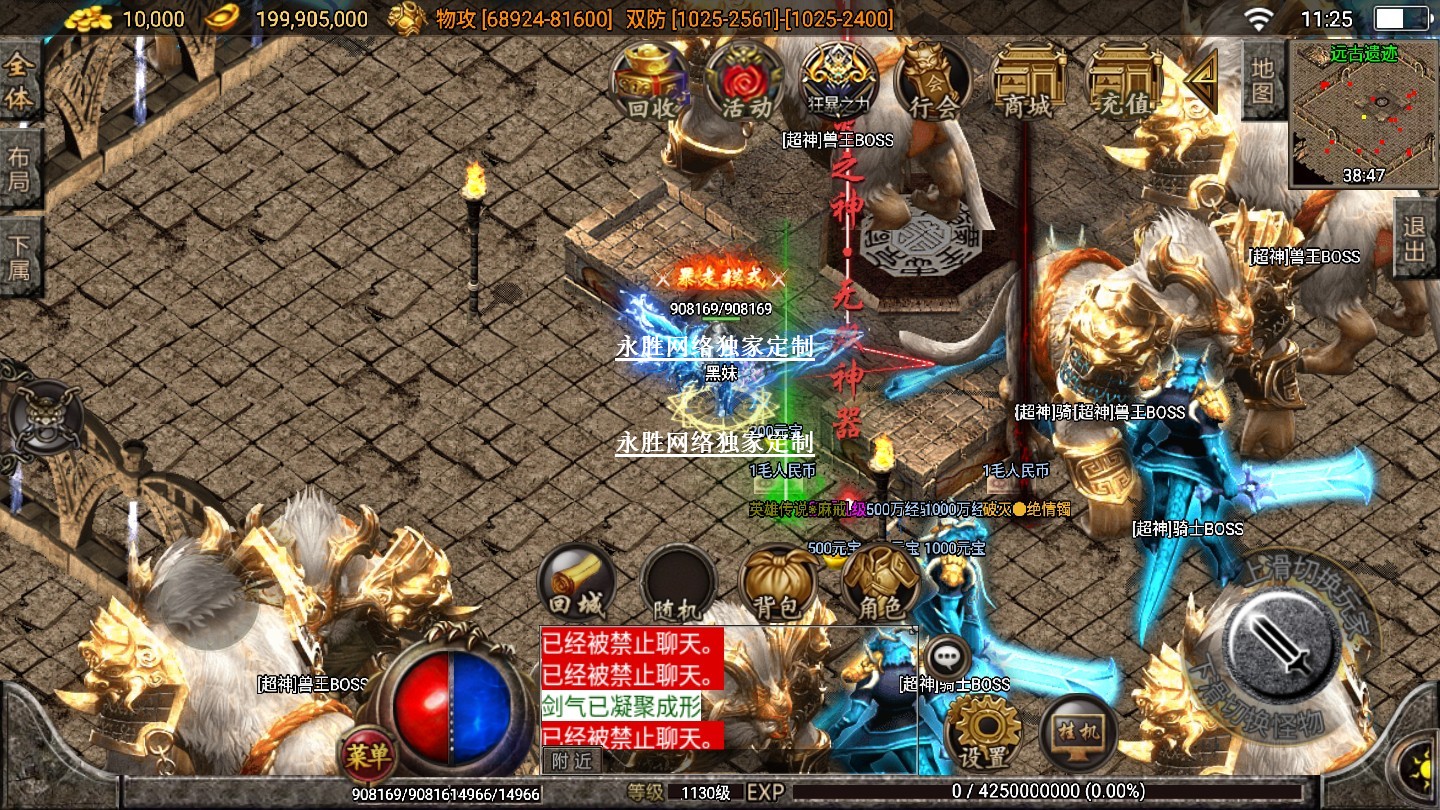
Task: Select the 下属 subordinates tab
Action: click(x=19, y=257)
